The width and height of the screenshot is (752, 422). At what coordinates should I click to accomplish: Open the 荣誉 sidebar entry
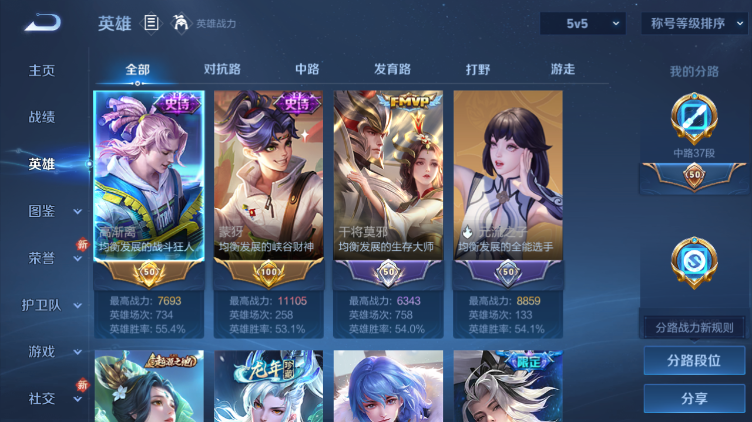pyautogui.click(x=42, y=257)
